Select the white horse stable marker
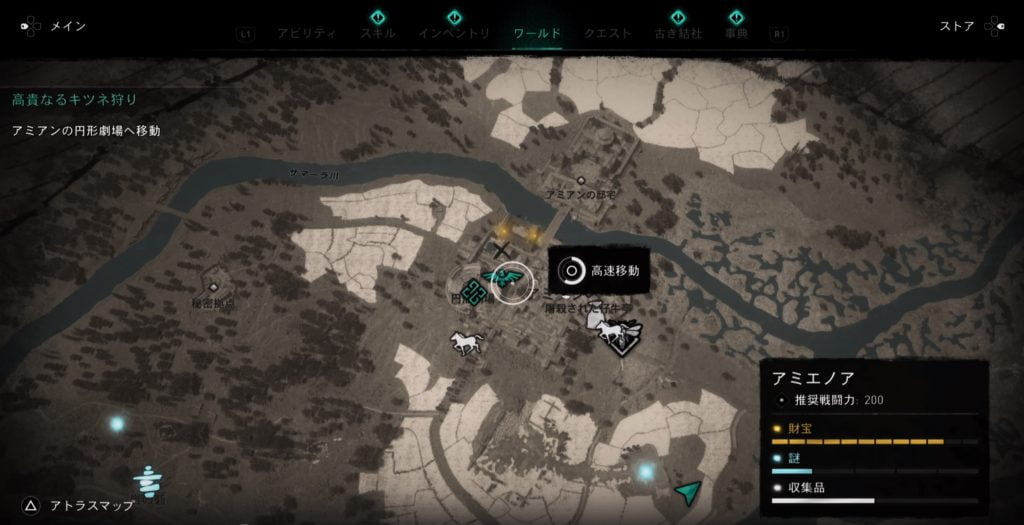This screenshot has width=1024, height=525. coord(465,344)
